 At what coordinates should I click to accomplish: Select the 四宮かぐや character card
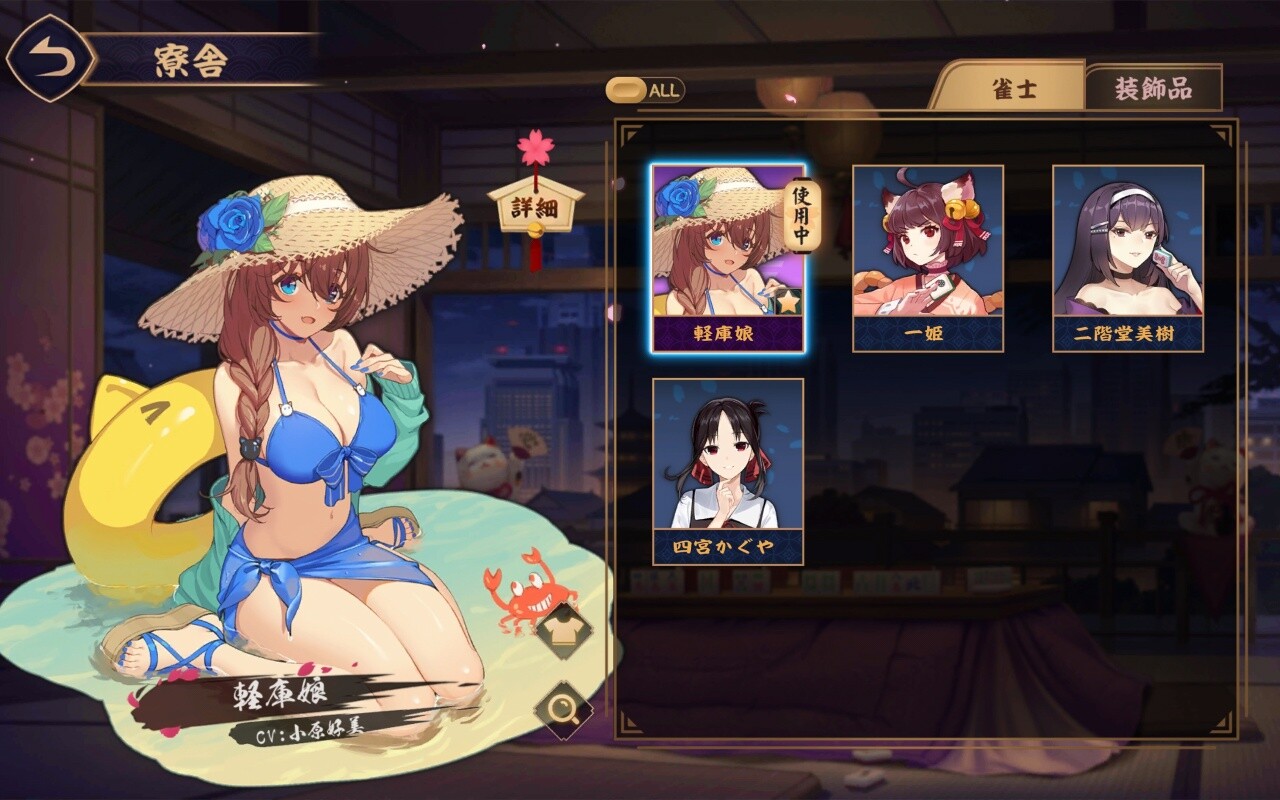pos(727,471)
